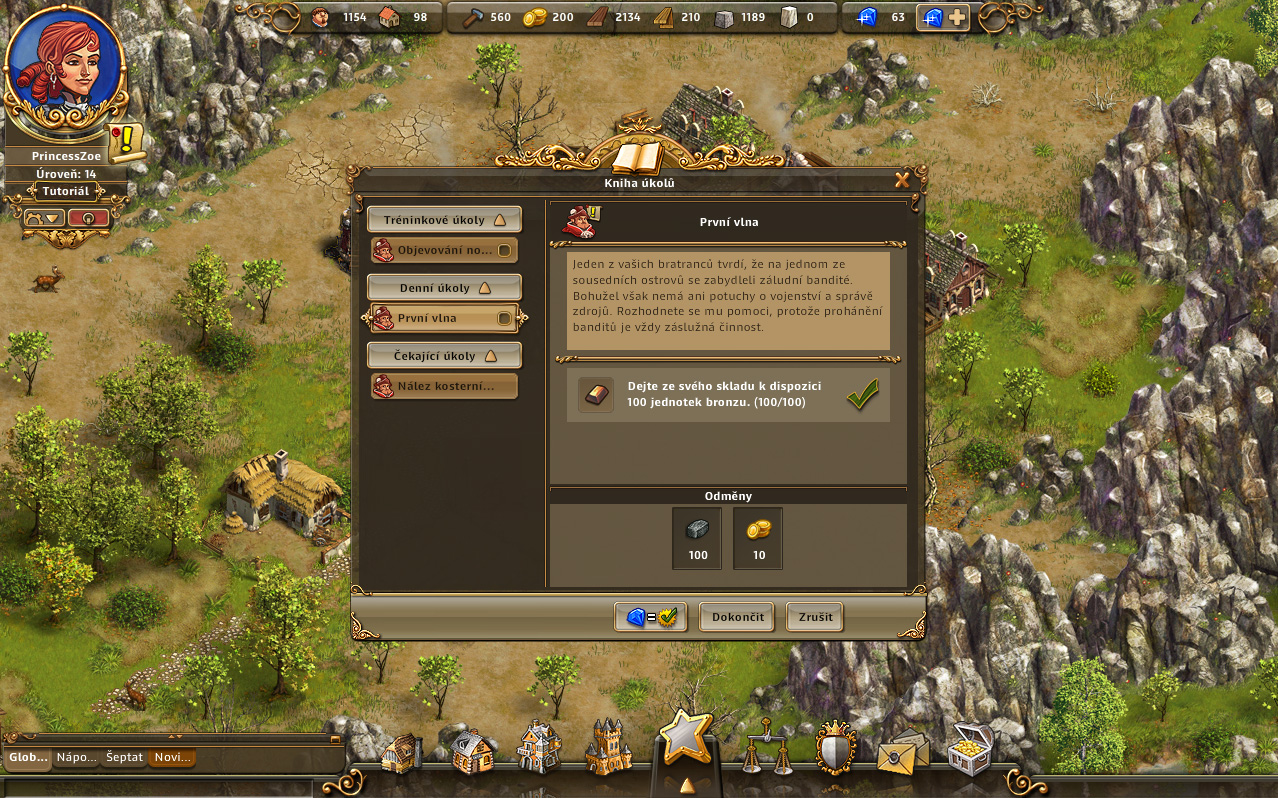The height and width of the screenshot is (798, 1278).
Task: Collapse the Denní úkoly category
Action: tap(444, 288)
